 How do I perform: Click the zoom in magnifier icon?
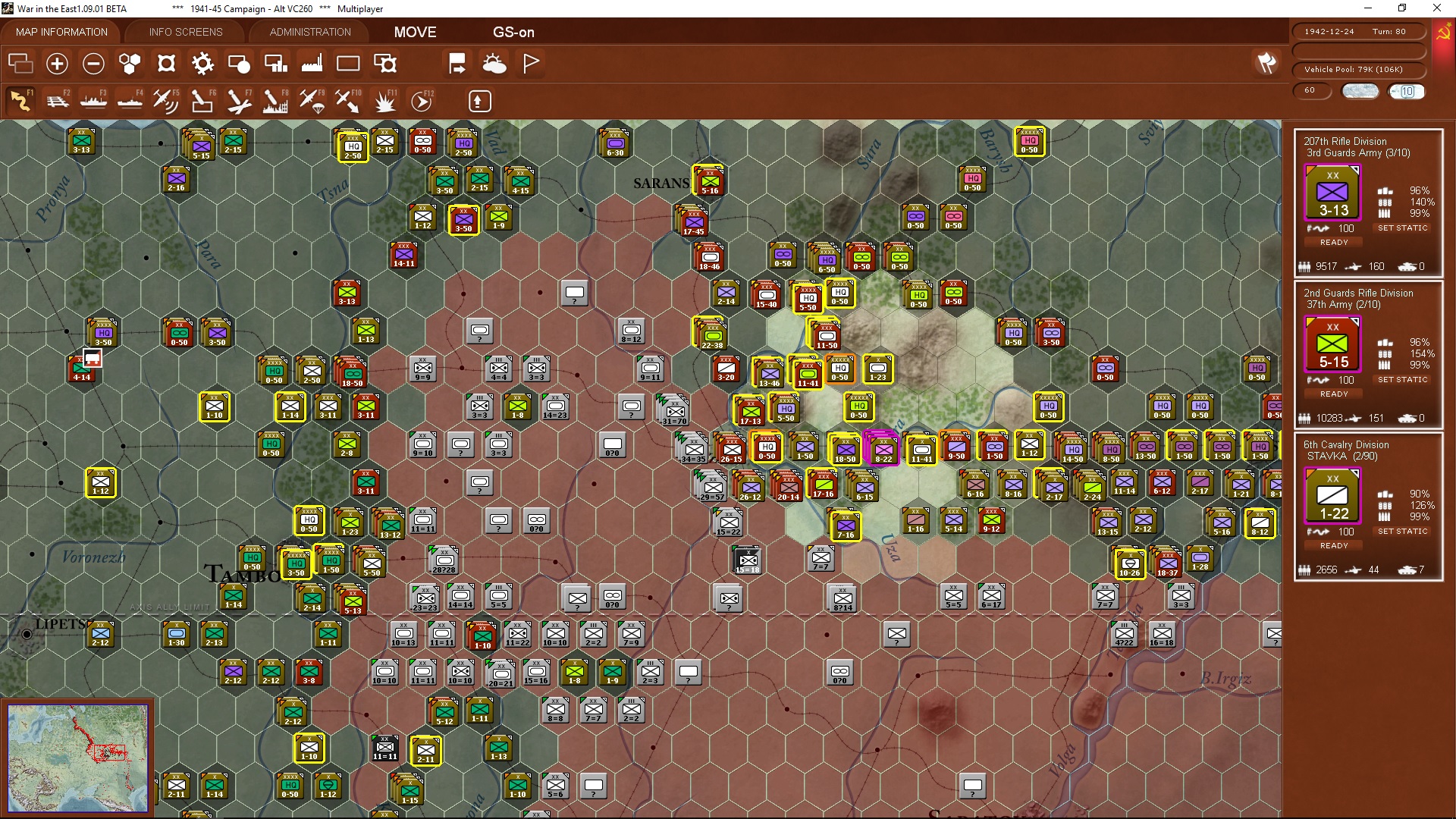click(x=57, y=64)
